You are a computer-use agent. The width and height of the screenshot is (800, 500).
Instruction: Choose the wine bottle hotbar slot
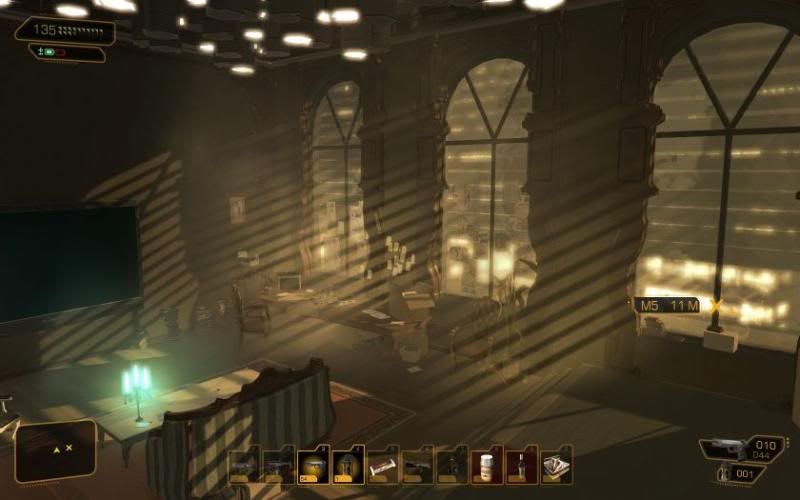521,466
